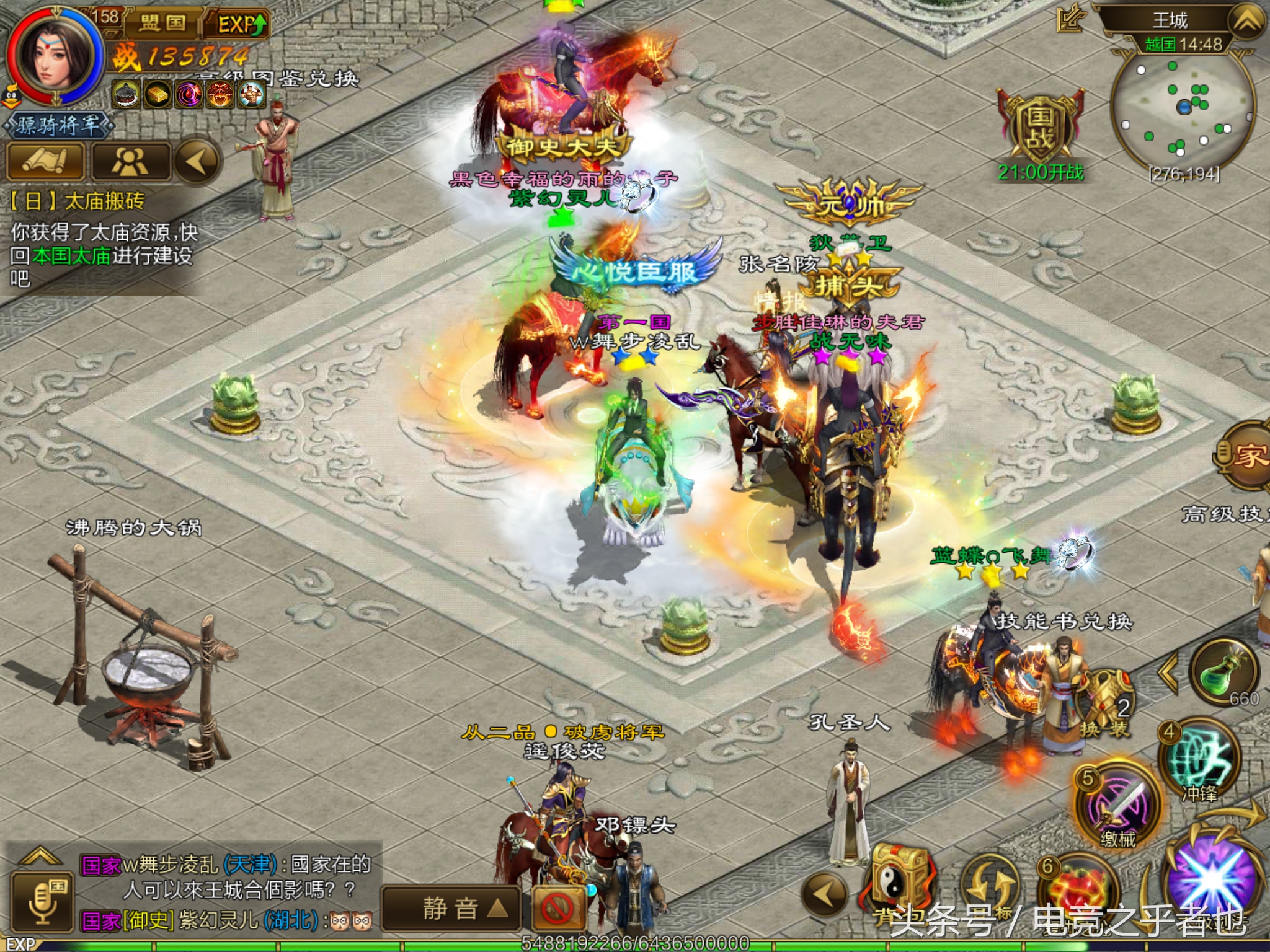The image size is (1270, 952).
Task: Open the EXP boost button
Action: pos(242,25)
